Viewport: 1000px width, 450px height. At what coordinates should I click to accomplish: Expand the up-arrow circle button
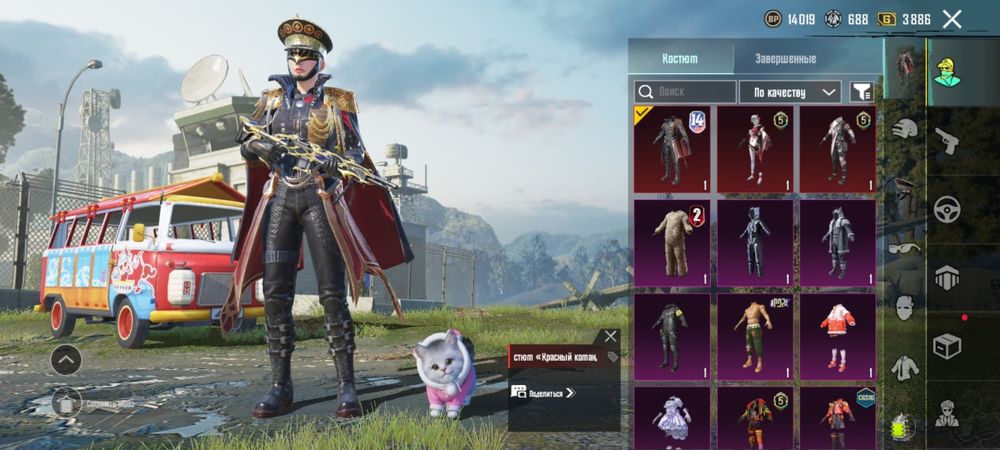click(66, 358)
